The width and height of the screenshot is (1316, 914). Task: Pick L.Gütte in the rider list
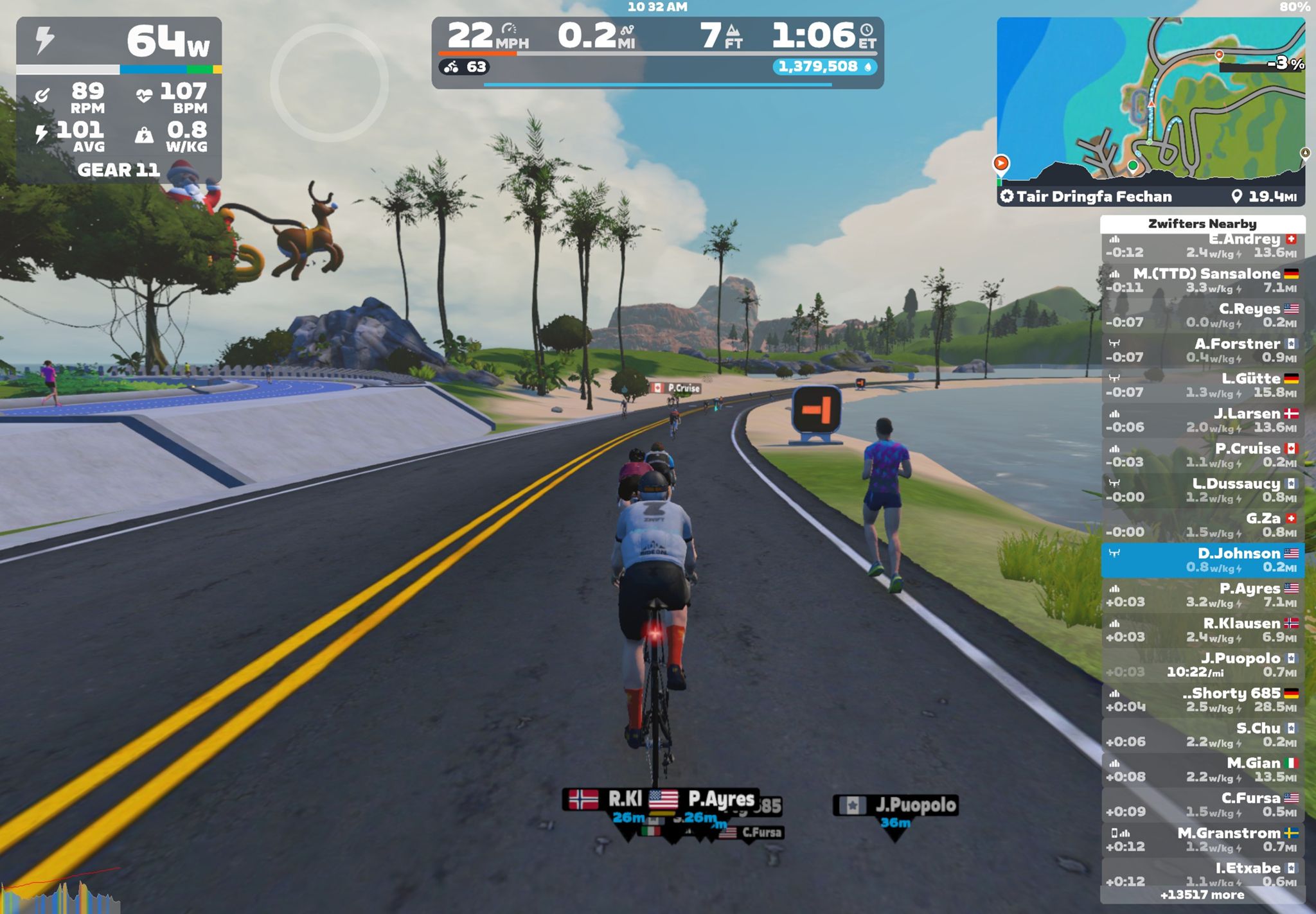point(1202,385)
